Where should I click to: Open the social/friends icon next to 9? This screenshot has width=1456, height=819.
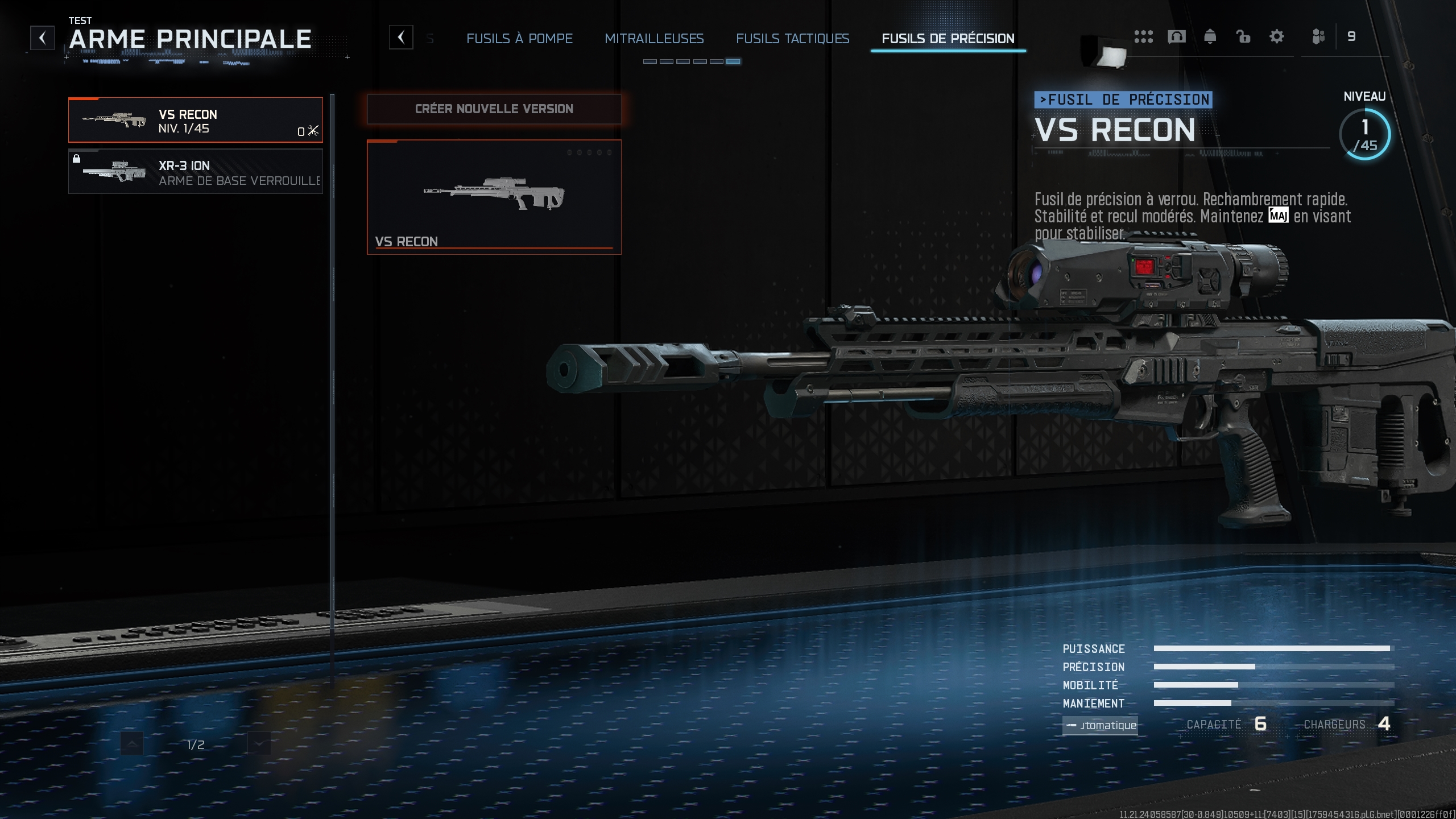pyautogui.click(x=1319, y=36)
